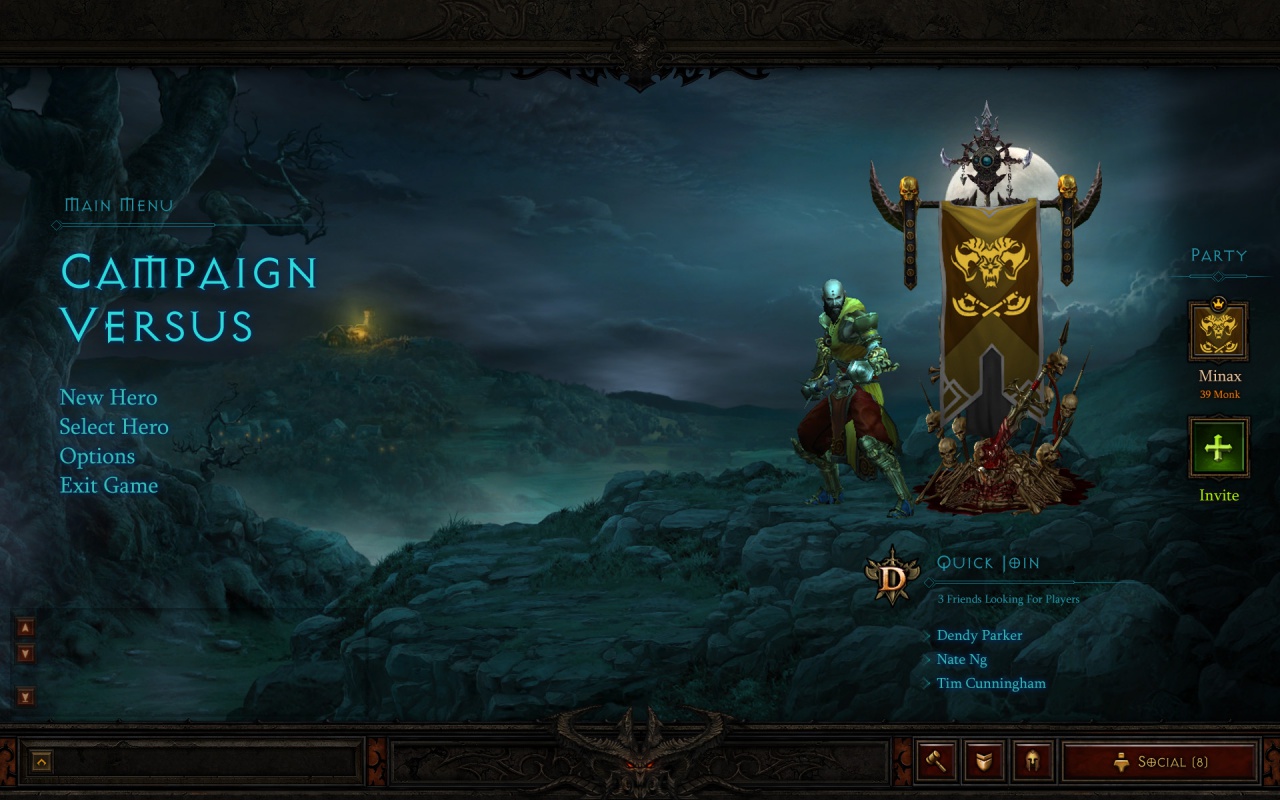The image size is (1280, 800).
Task: Click Minax's party banner portrait
Action: click(1218, 332)
